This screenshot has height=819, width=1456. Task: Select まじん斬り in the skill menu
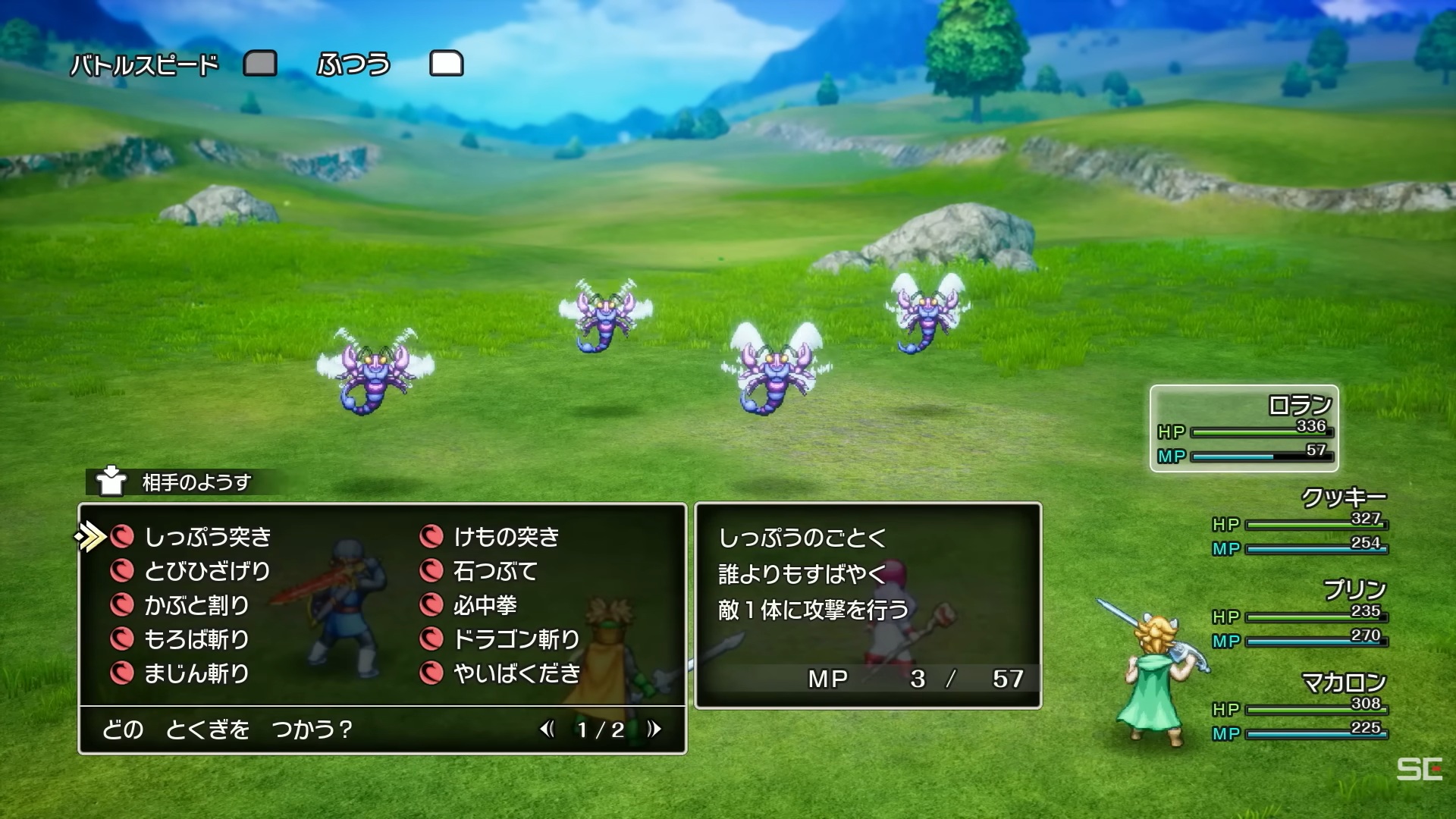point(196,673)
